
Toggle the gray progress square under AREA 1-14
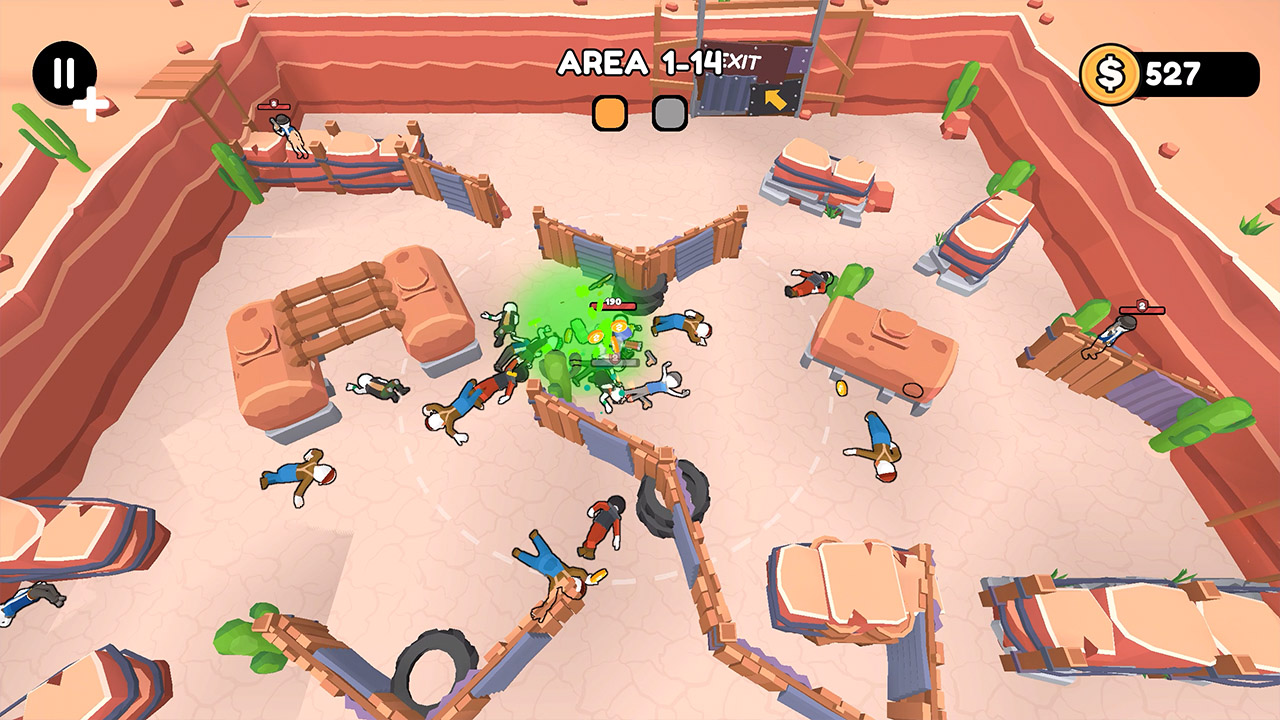668,113
